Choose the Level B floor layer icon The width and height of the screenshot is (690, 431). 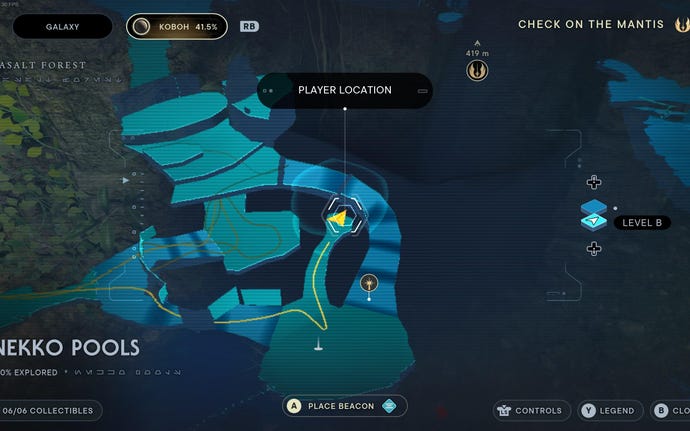pyautogui.click(x=593, y=216)
